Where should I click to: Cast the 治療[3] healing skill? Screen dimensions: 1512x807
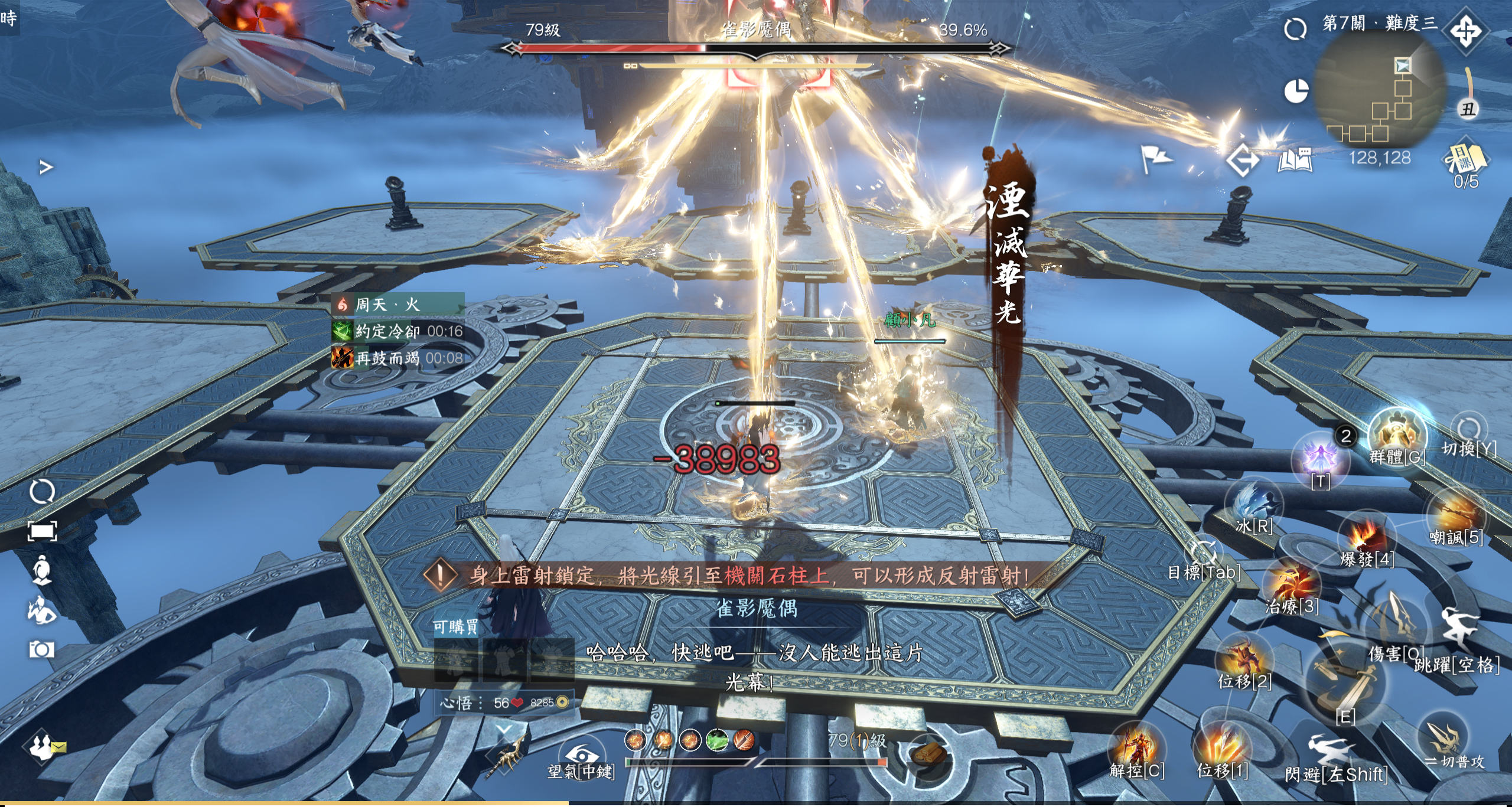1291,584
